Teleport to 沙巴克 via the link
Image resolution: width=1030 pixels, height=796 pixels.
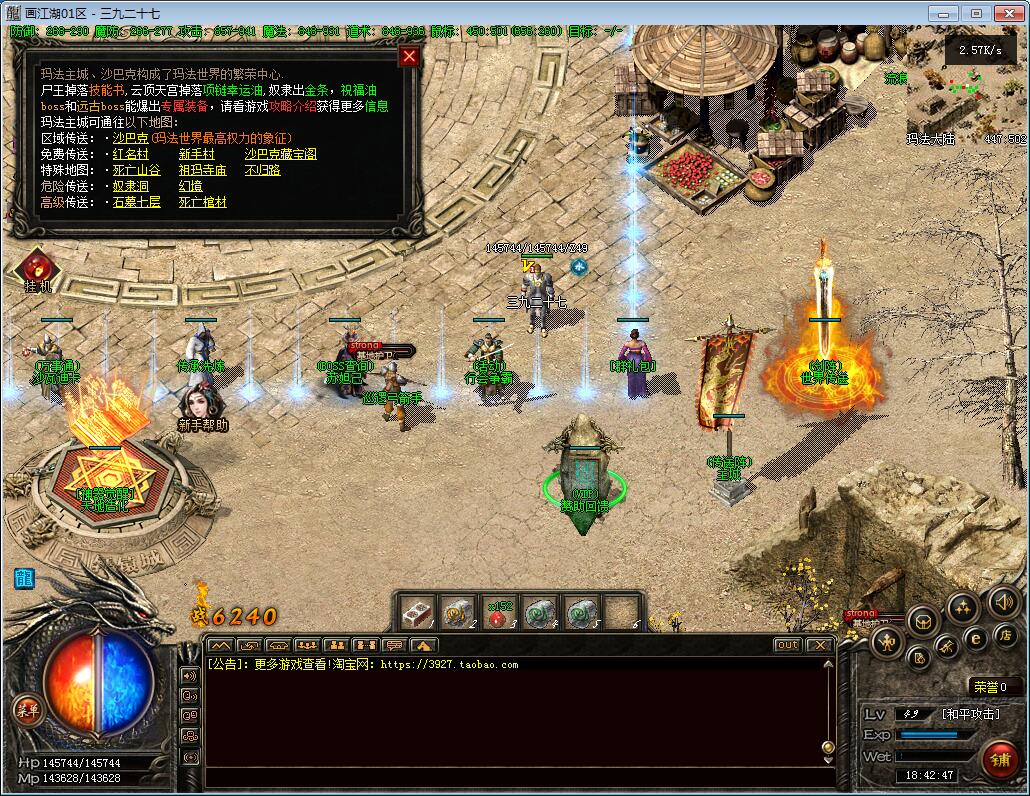coord(130,138)
